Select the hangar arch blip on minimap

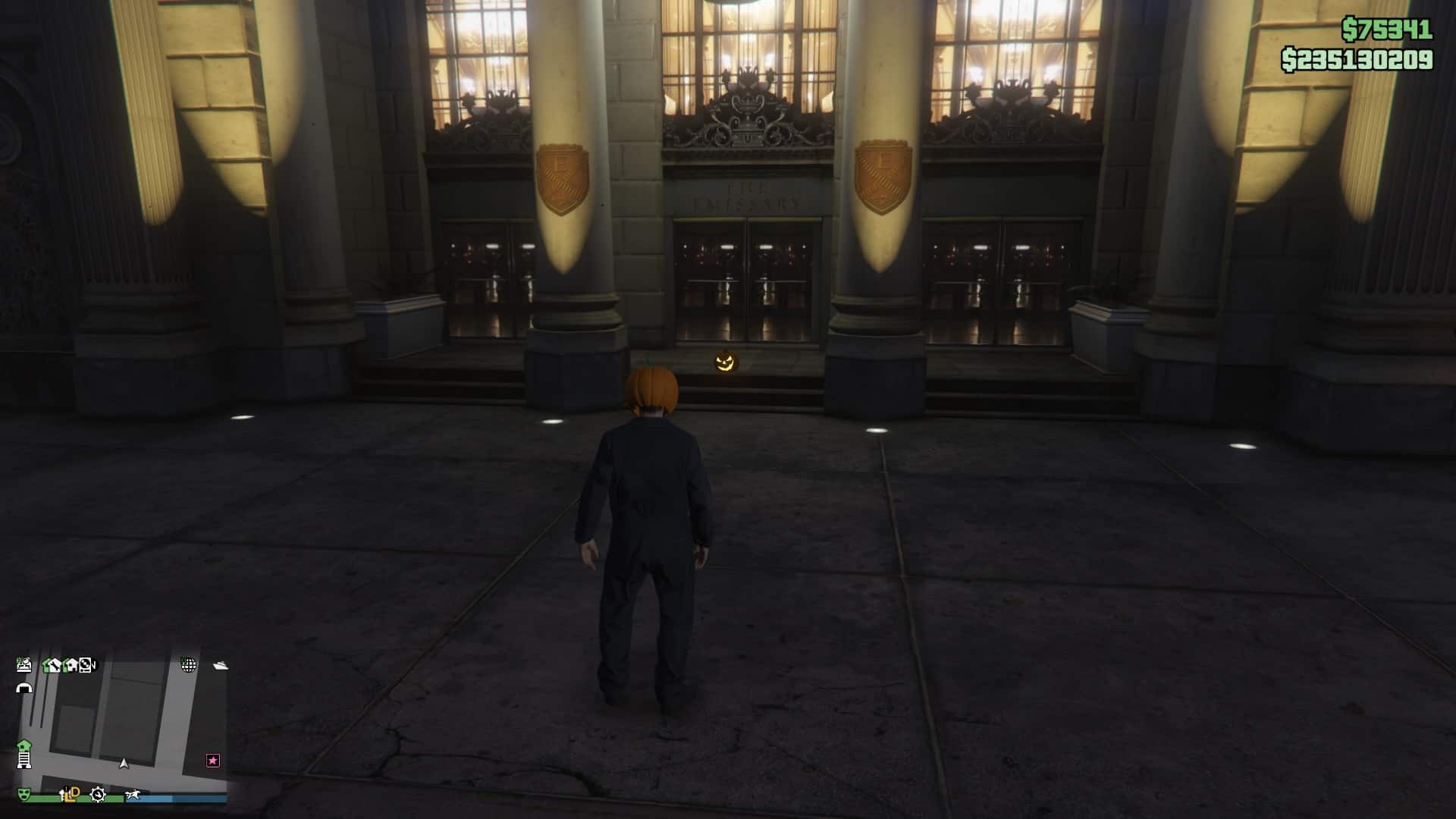[24, 688]
